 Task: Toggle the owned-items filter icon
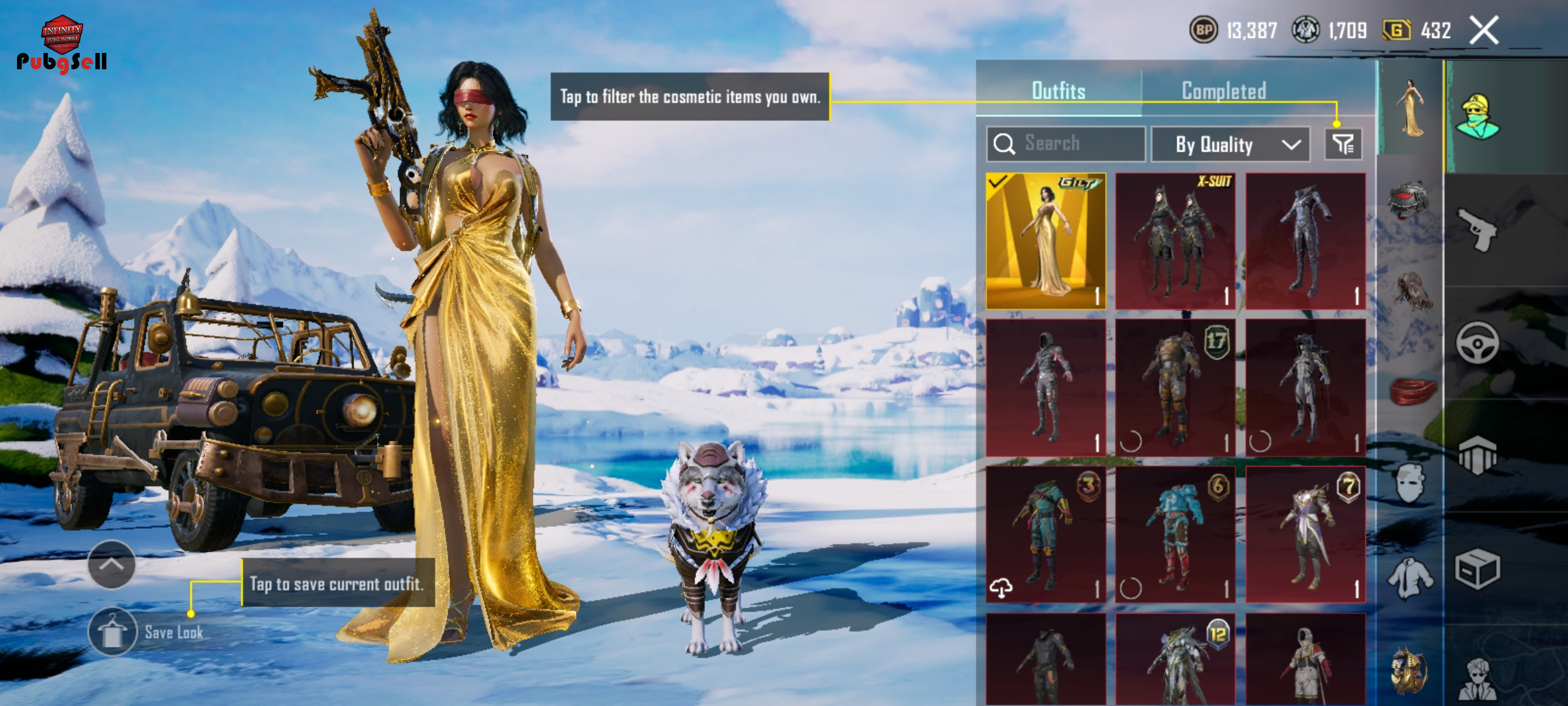(1343, 144)
